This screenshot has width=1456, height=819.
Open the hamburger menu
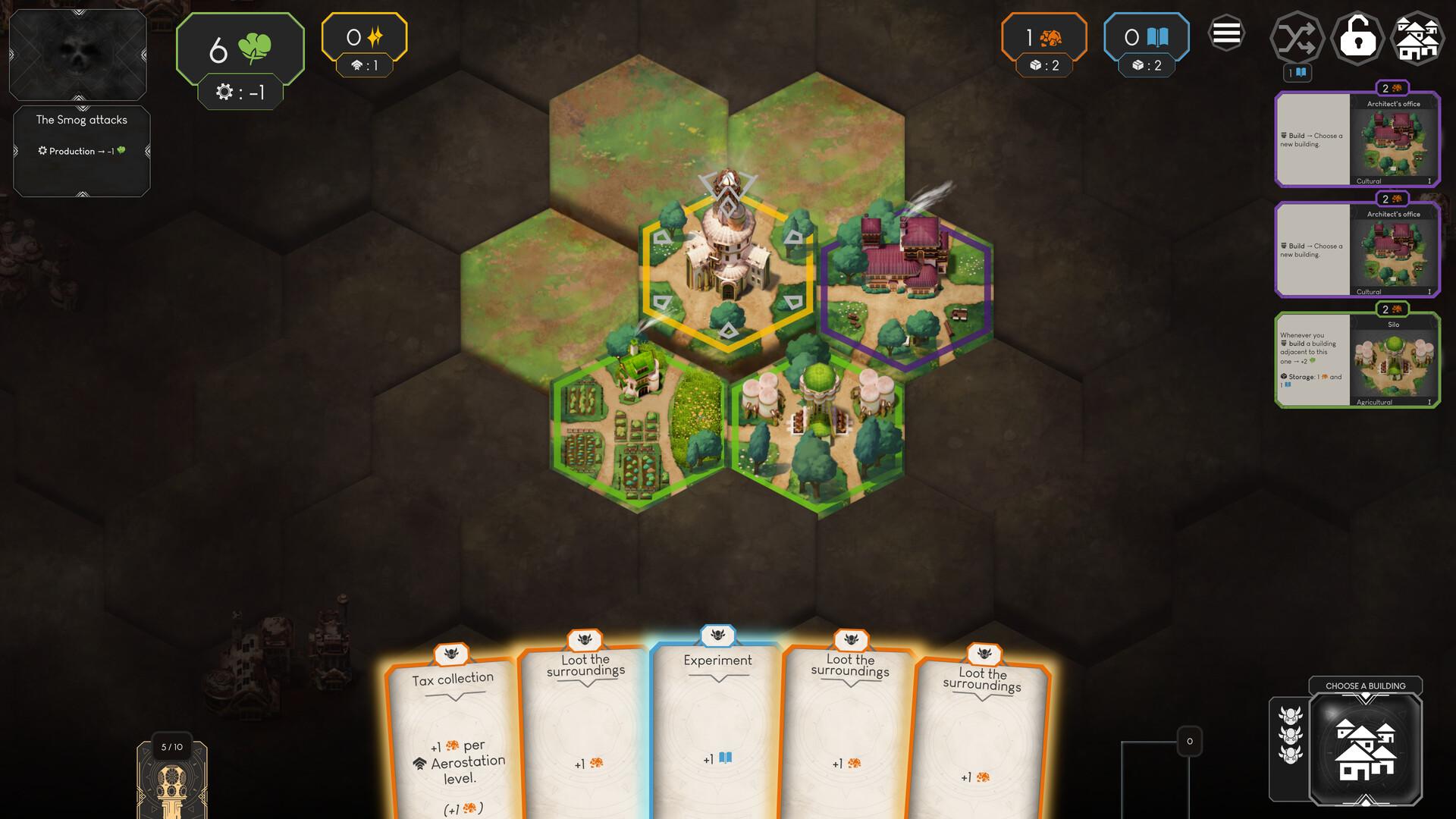1226,34
